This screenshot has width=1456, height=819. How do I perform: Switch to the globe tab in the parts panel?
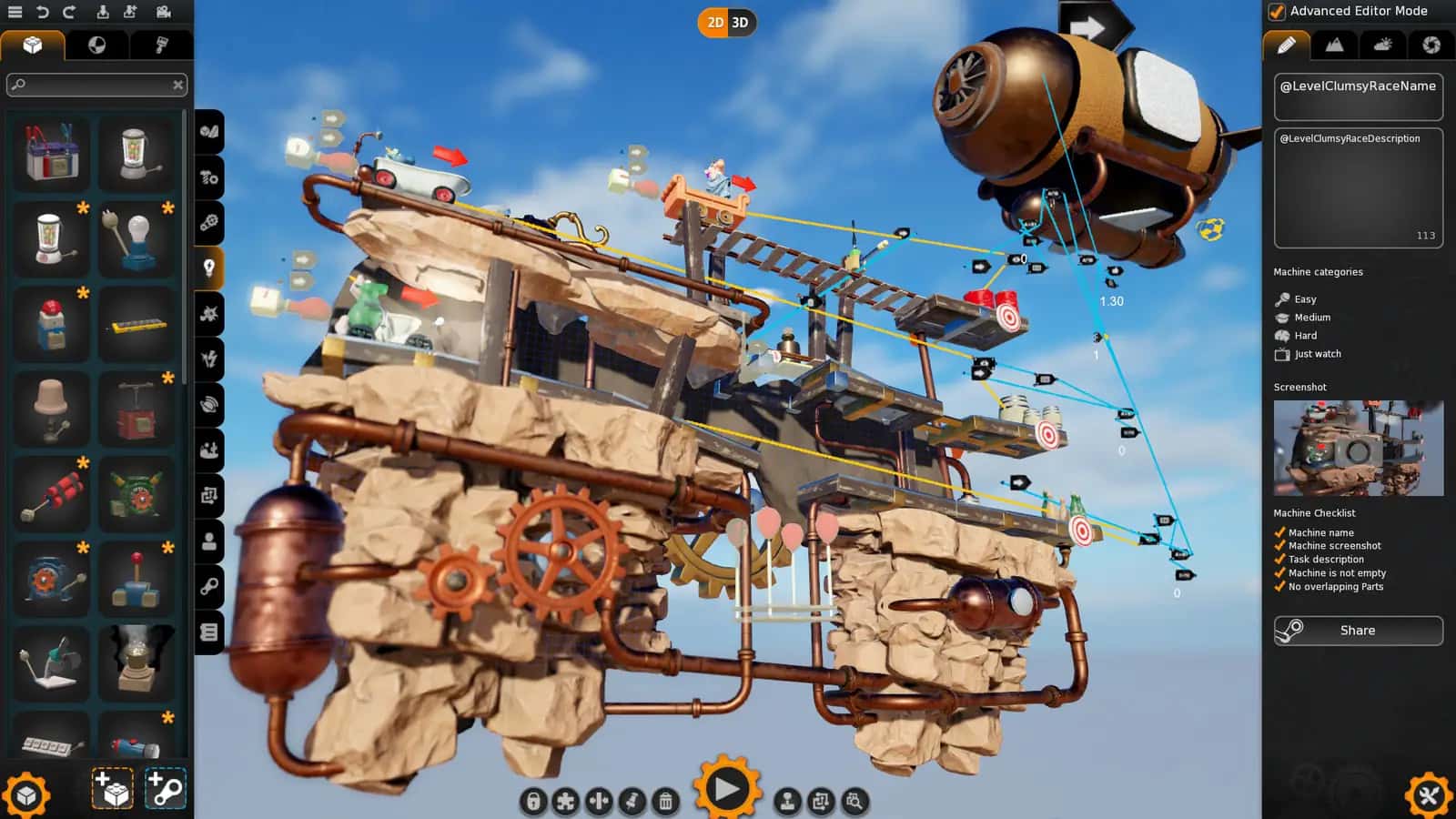(96, 44)
